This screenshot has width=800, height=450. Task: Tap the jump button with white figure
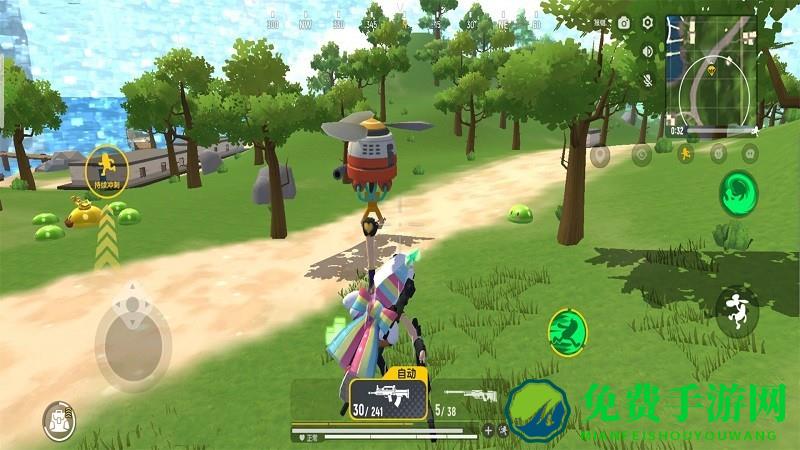coord(738,309)
